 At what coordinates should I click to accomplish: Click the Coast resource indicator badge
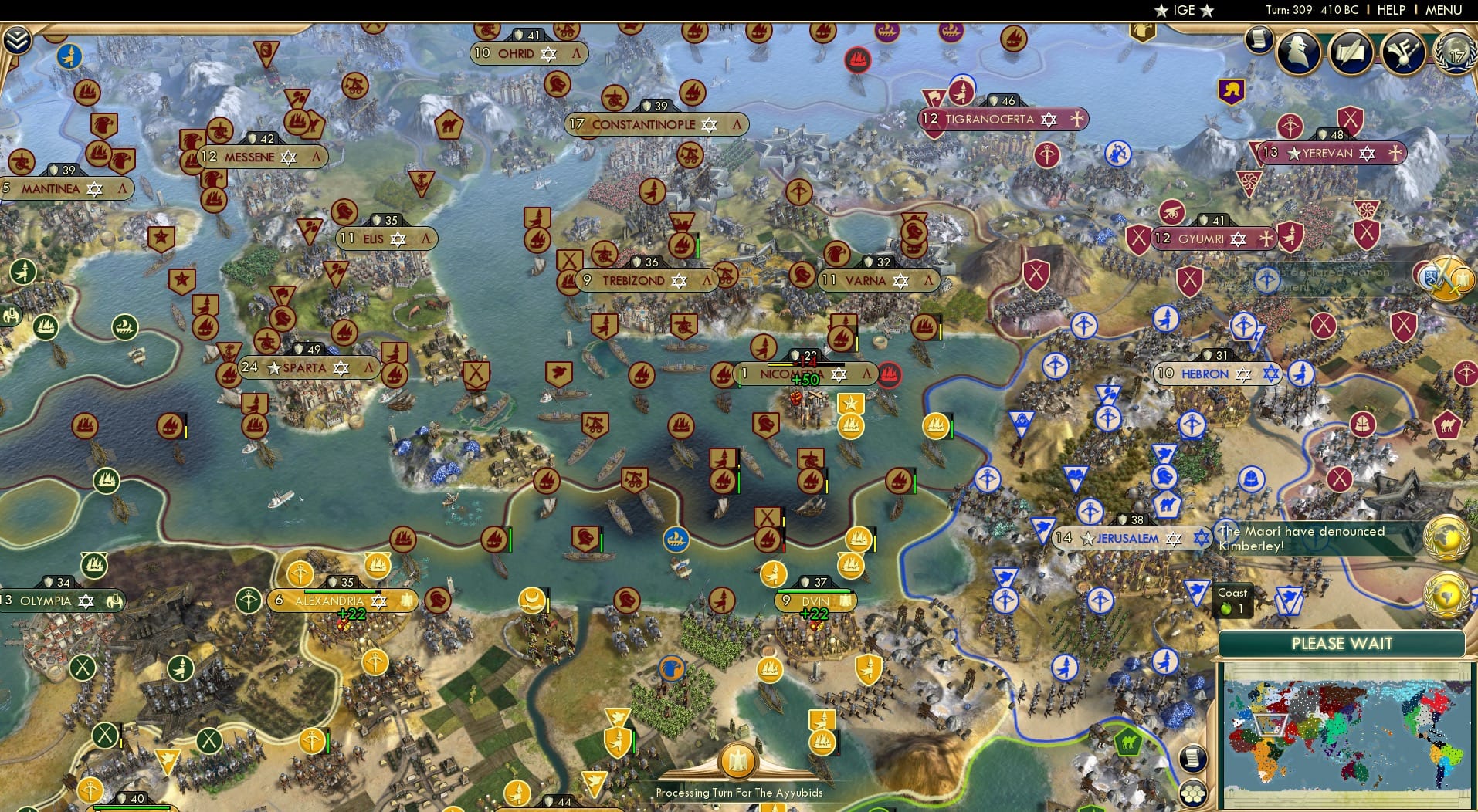point(1233,600)
